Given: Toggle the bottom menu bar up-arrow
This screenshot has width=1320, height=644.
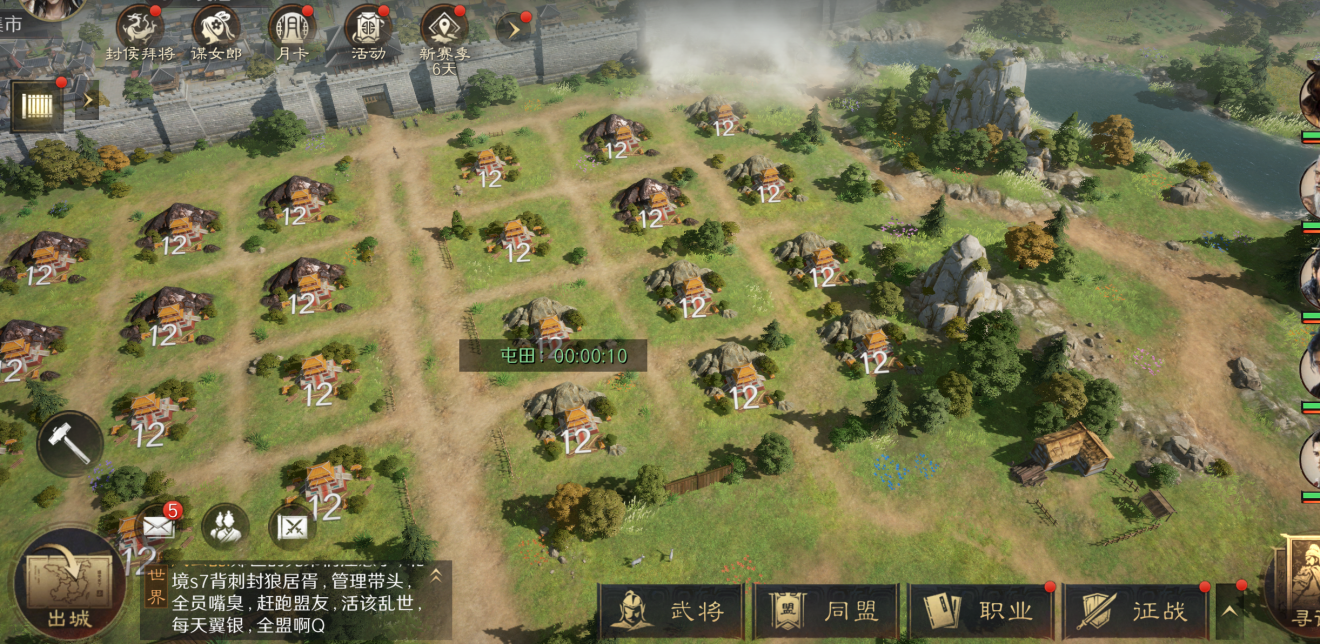Looking at the screenshot, I should click(1229, 609).
